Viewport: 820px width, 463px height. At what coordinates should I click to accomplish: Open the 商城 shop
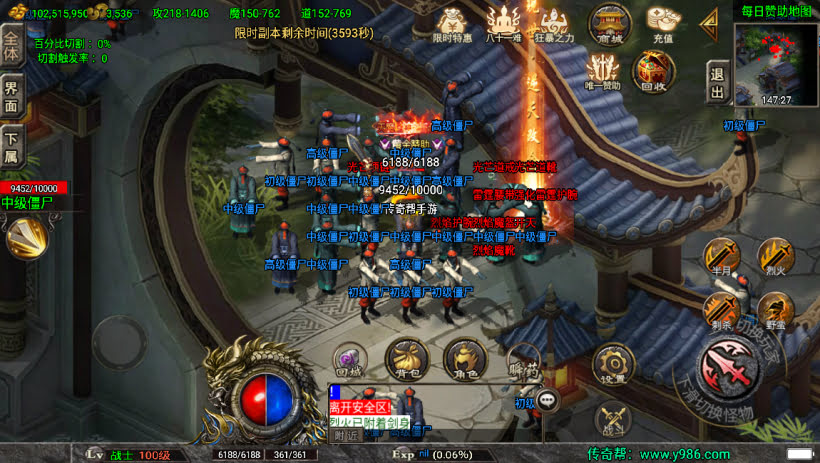point(608,22)
